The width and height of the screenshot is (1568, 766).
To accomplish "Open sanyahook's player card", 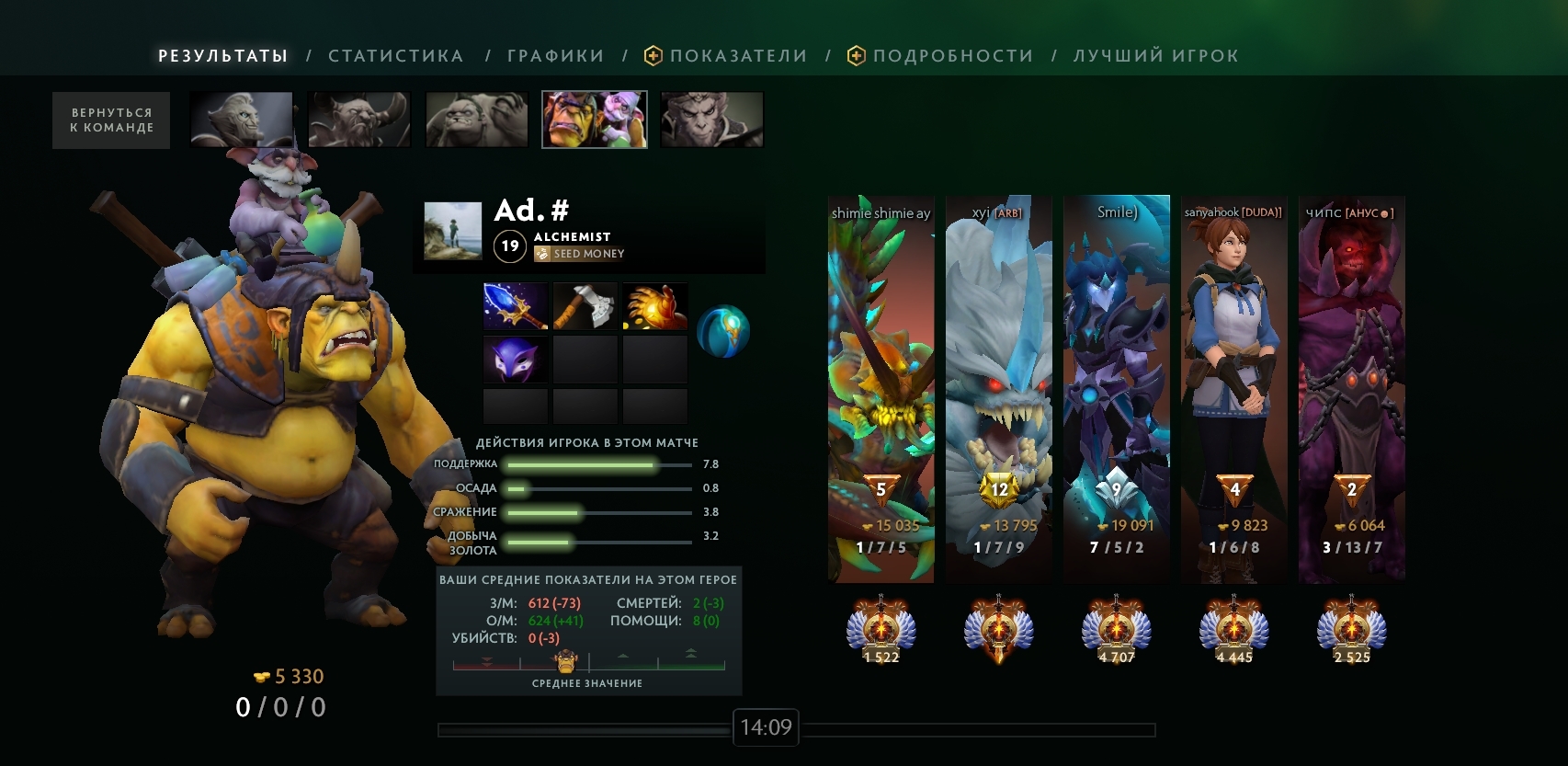I will [1234, 388].
